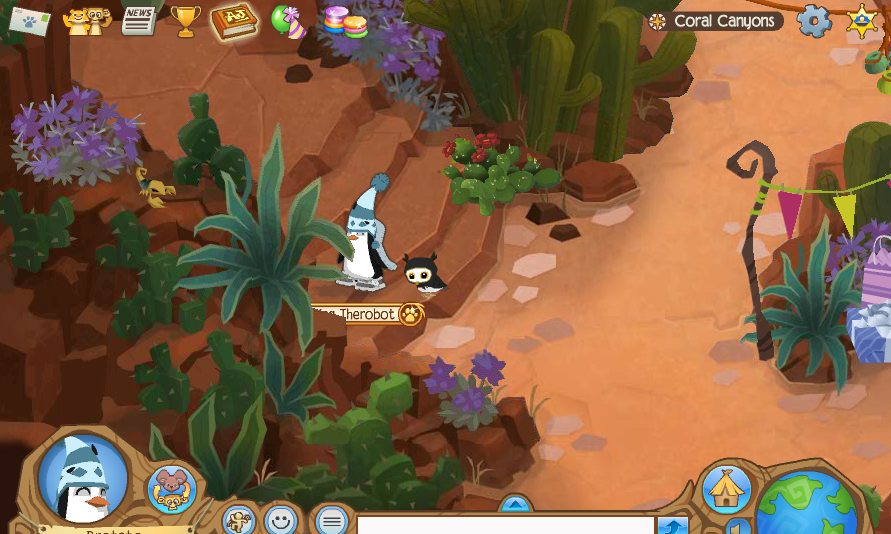Go to your den hut
891x534 pixels.
click(x=726, y=489)
